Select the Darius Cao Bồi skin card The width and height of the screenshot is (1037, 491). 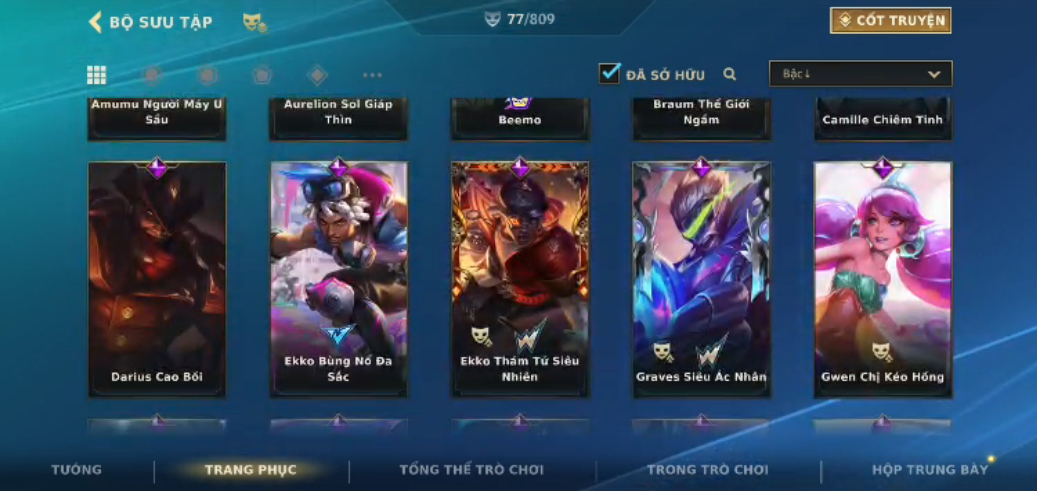[157, 279]
